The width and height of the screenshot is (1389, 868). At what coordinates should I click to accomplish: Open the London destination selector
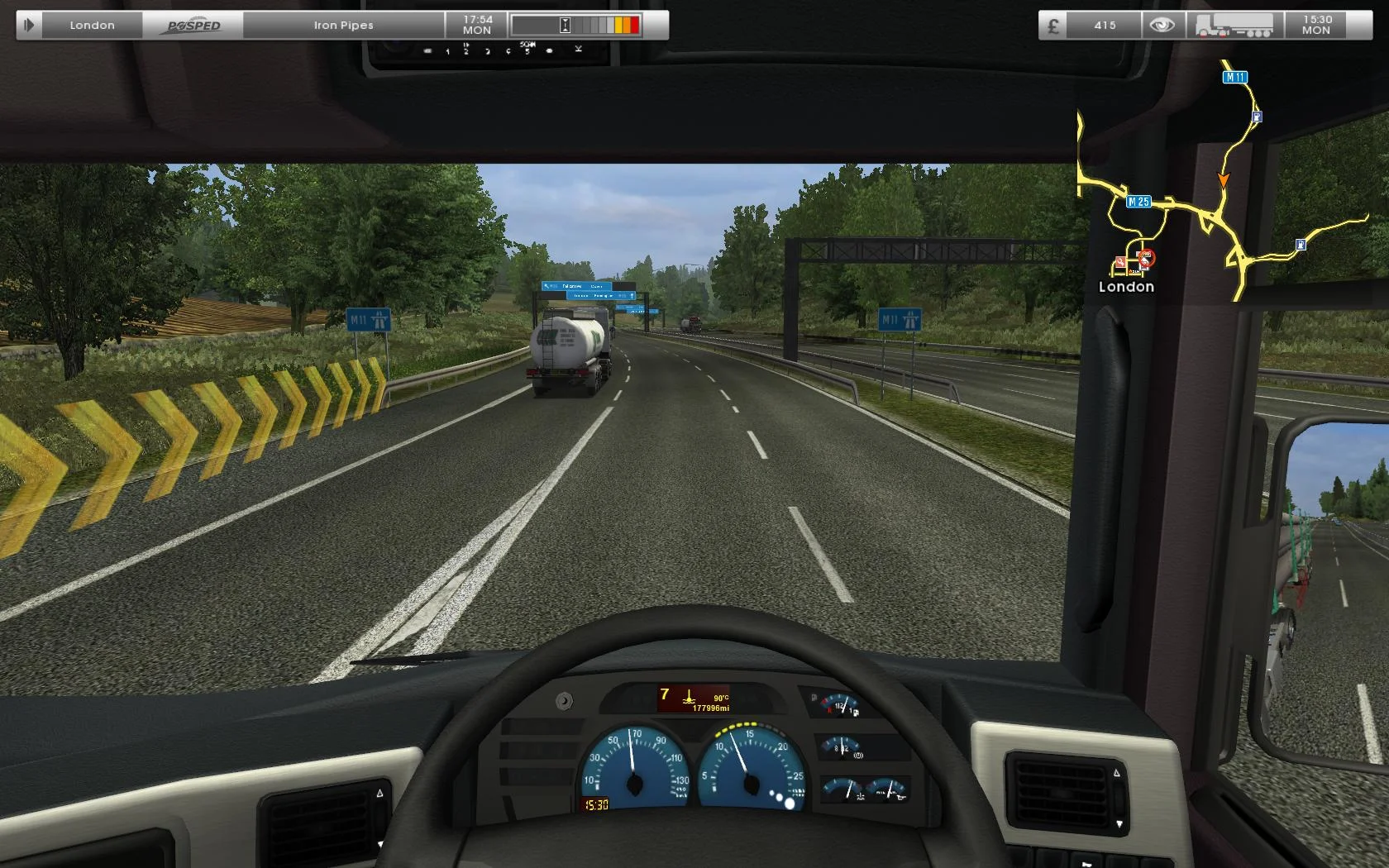(x=92, y=25)
